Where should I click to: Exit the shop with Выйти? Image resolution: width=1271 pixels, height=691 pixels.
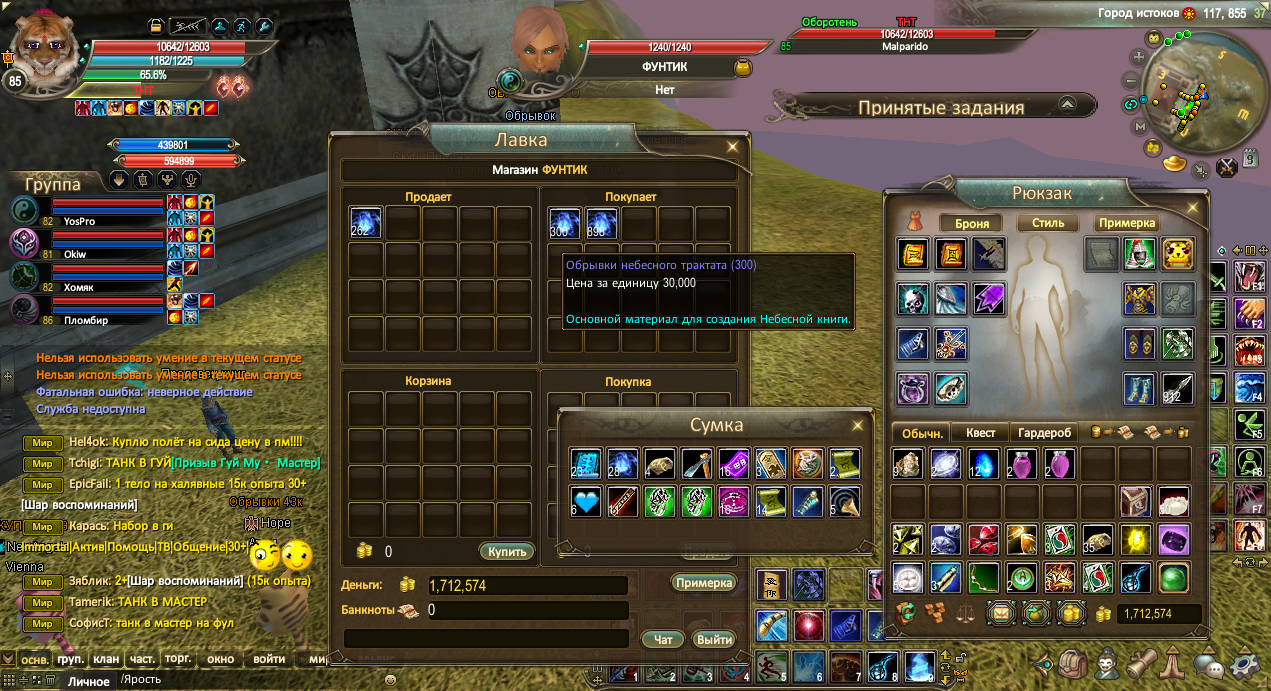click(x=714, y=639)
